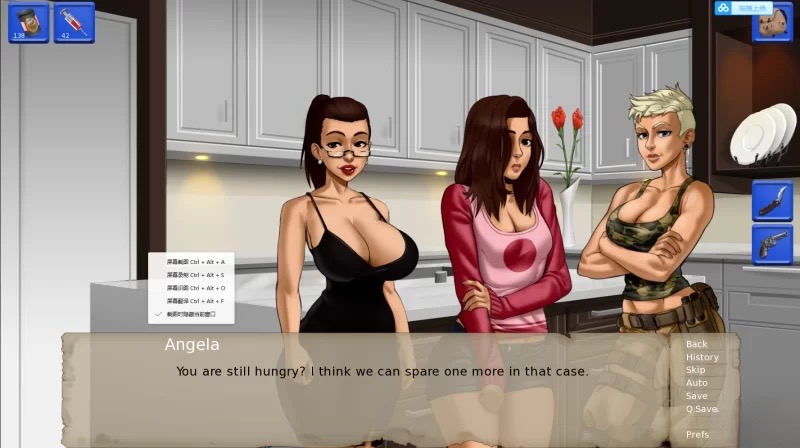Image resolution: width=800 pixels, height=448 pixels.
Task: Toggle the checked option in the context menu
Action: click(195, 313)
